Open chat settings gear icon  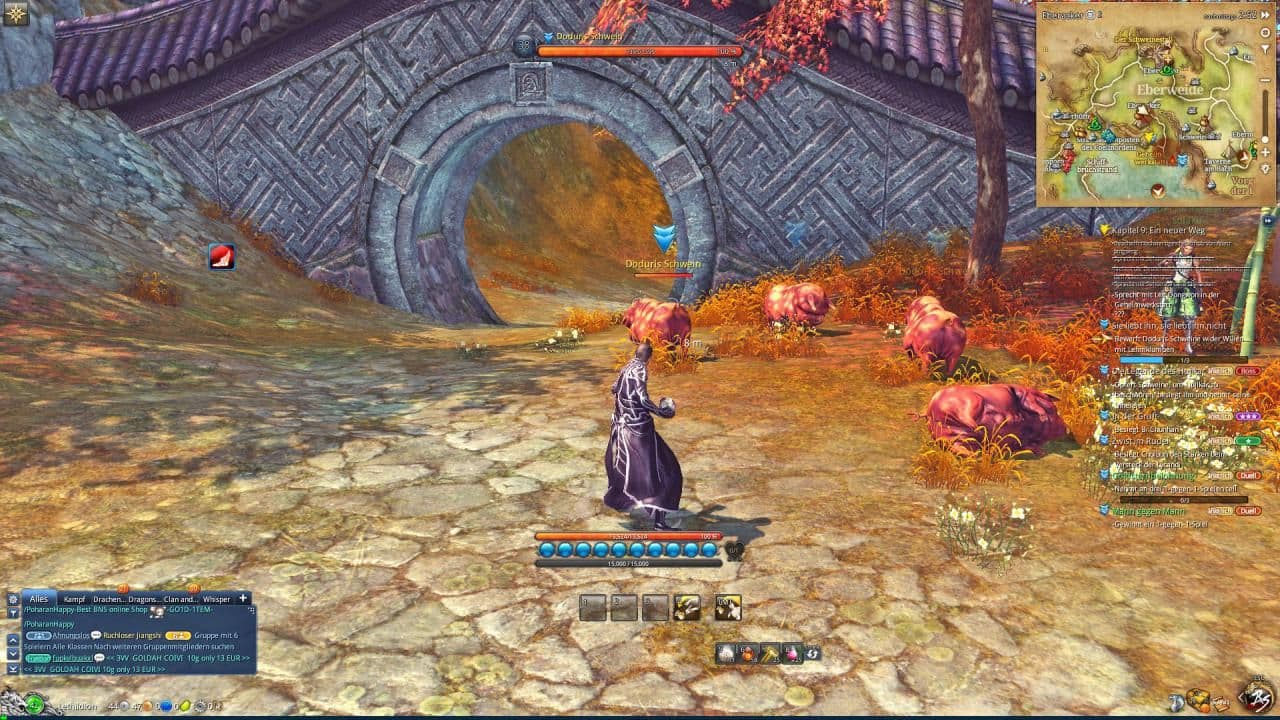13,598
